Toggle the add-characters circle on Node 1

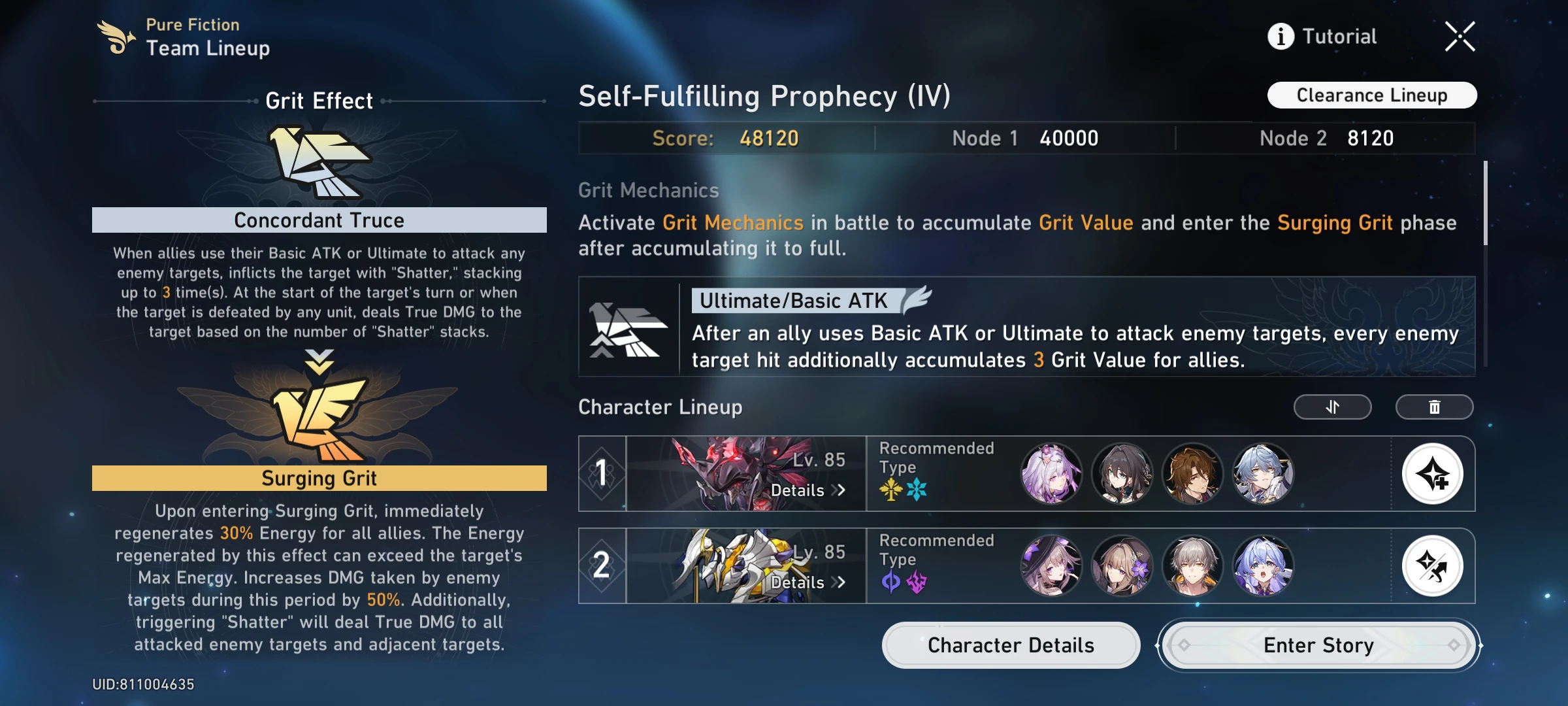click(x=1433, y=474)
